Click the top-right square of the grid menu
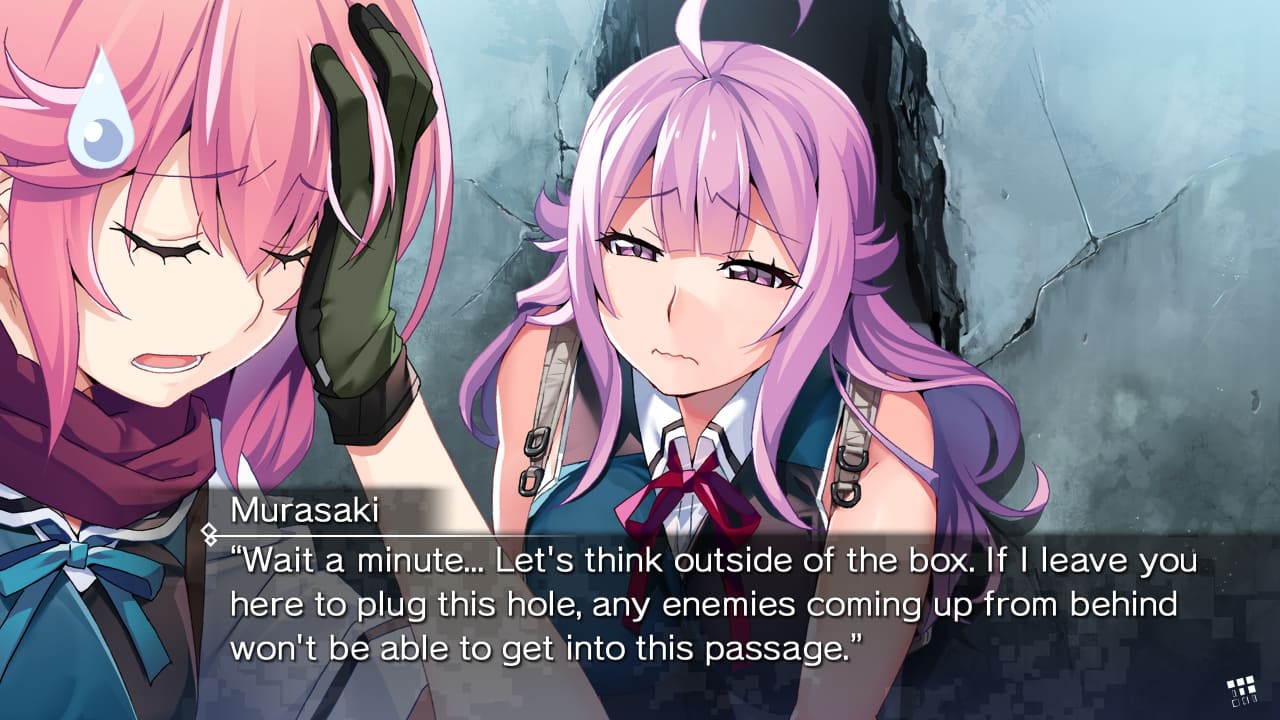 click(x=1251, y=680)
